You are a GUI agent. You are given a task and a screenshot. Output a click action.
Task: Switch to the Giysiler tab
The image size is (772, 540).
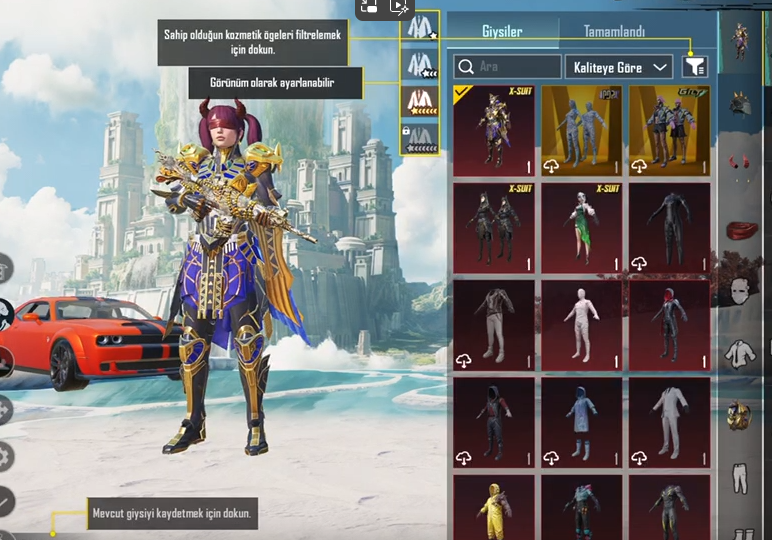click(x=502, y=31)
